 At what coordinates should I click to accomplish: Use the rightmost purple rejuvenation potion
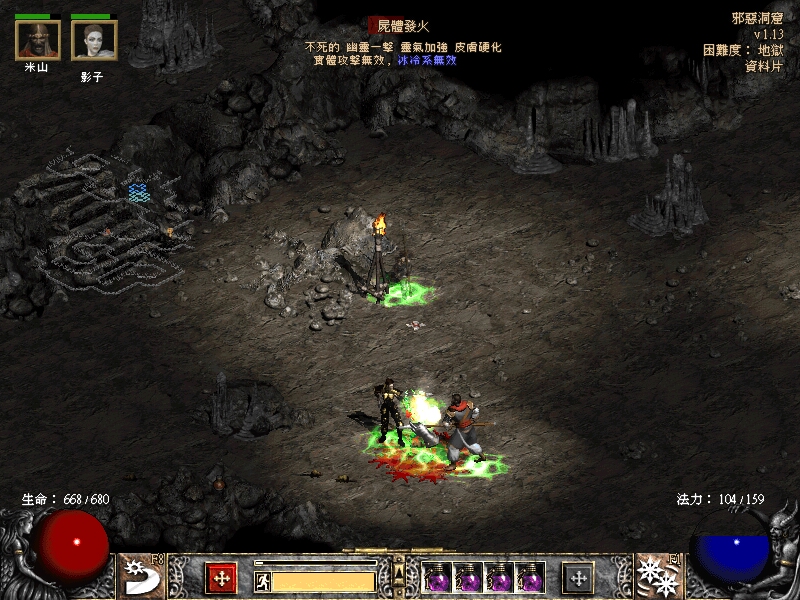(529, 577)
